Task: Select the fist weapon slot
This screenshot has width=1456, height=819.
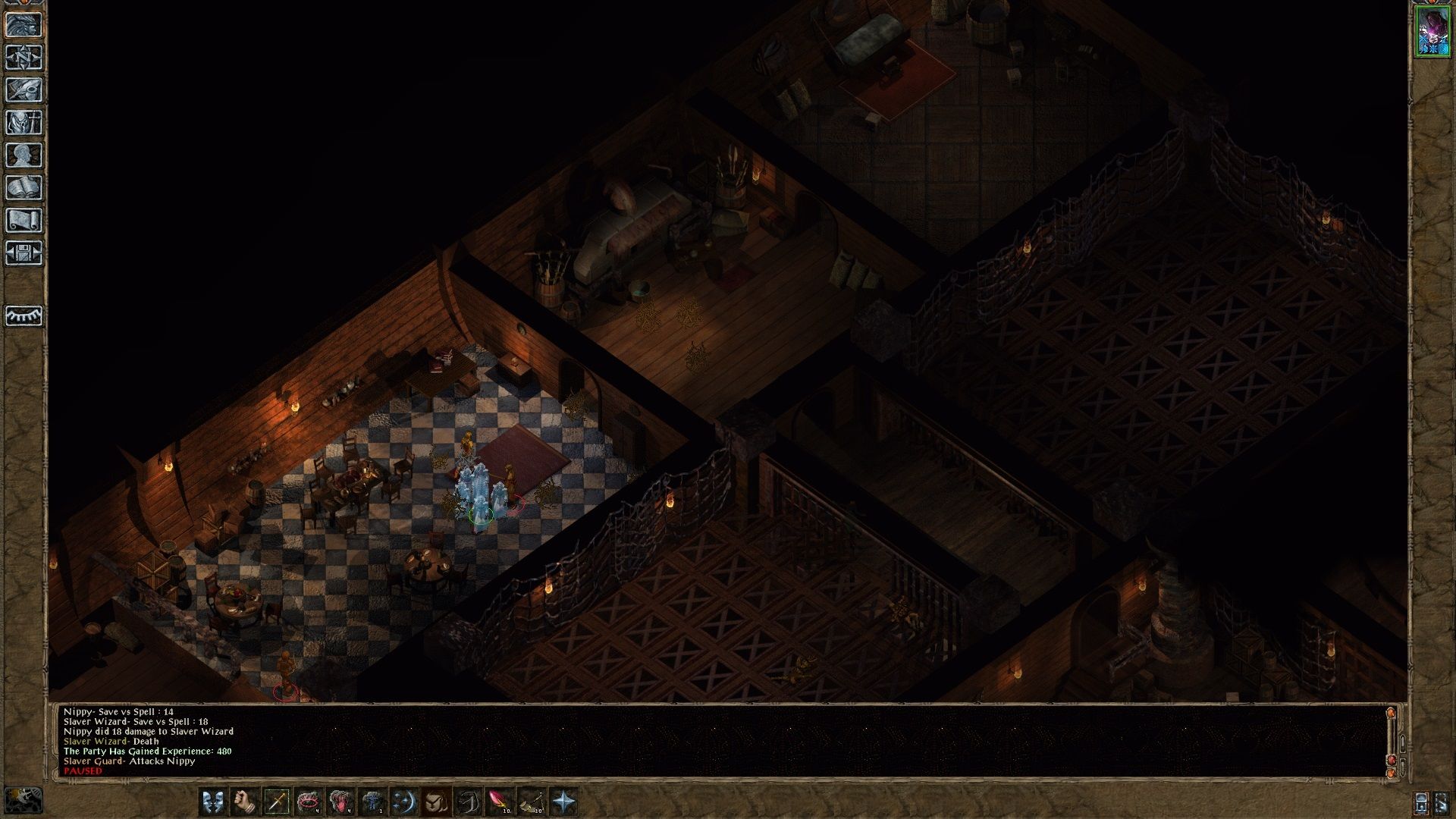Action: [244, 802]
